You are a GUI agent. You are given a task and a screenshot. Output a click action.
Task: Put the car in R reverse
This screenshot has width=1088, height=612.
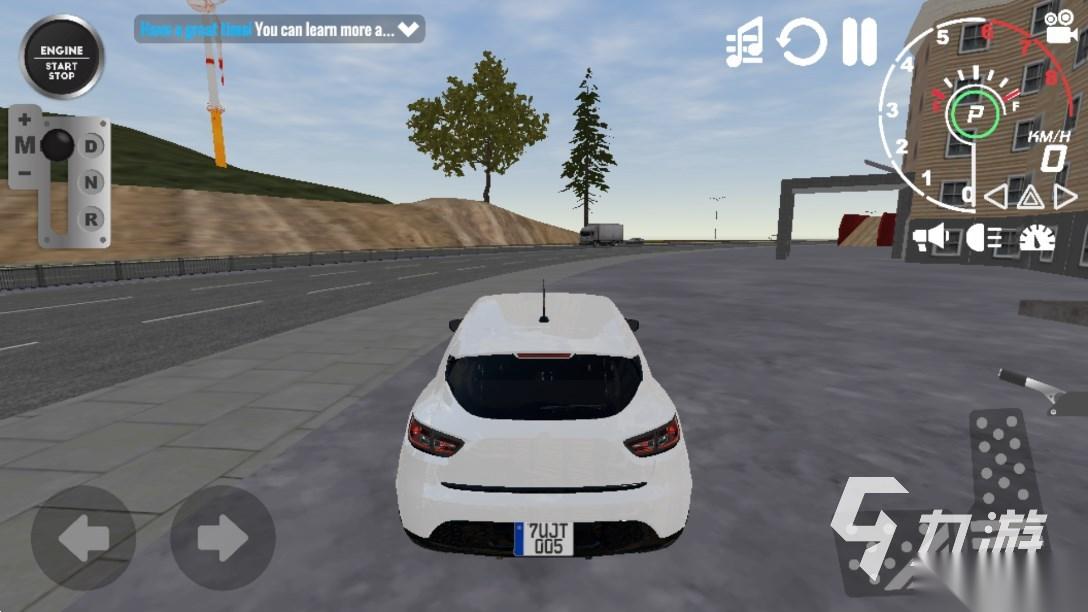point(92,217)
